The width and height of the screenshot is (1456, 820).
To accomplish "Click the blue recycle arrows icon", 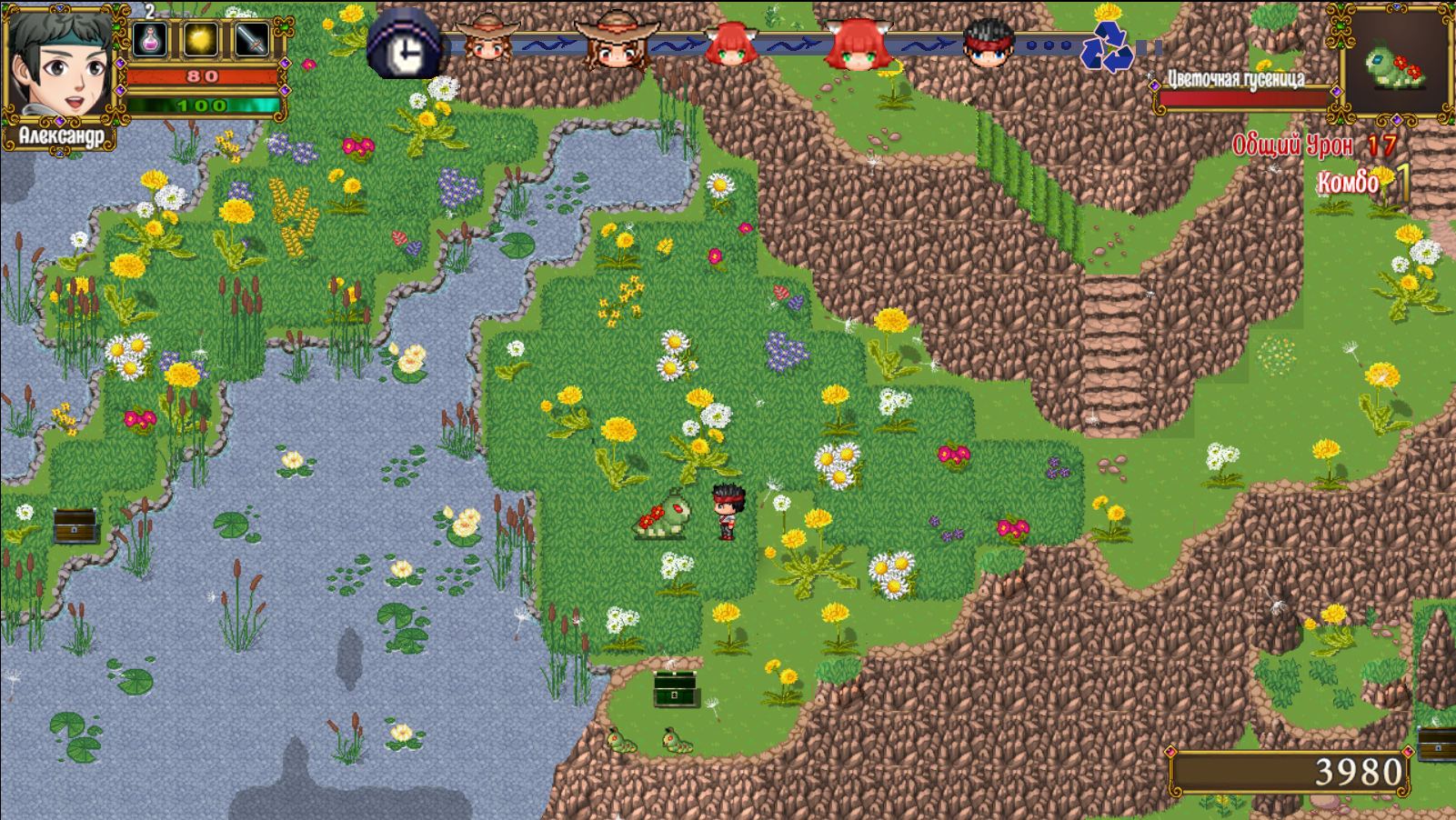I will coord(1106,47).
